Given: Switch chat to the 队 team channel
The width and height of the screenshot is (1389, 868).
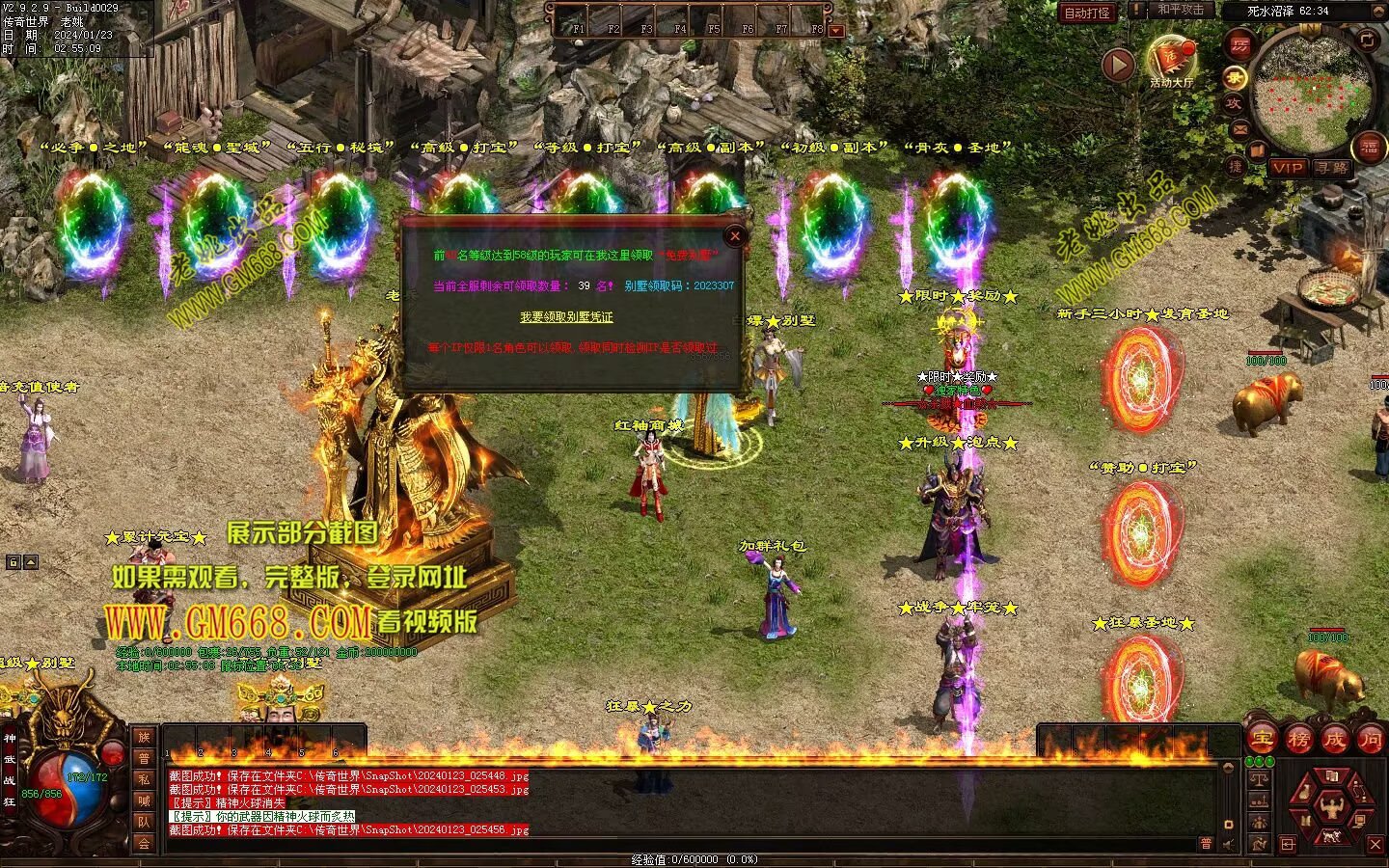Looking at the screenshot, I should (144, 822).
